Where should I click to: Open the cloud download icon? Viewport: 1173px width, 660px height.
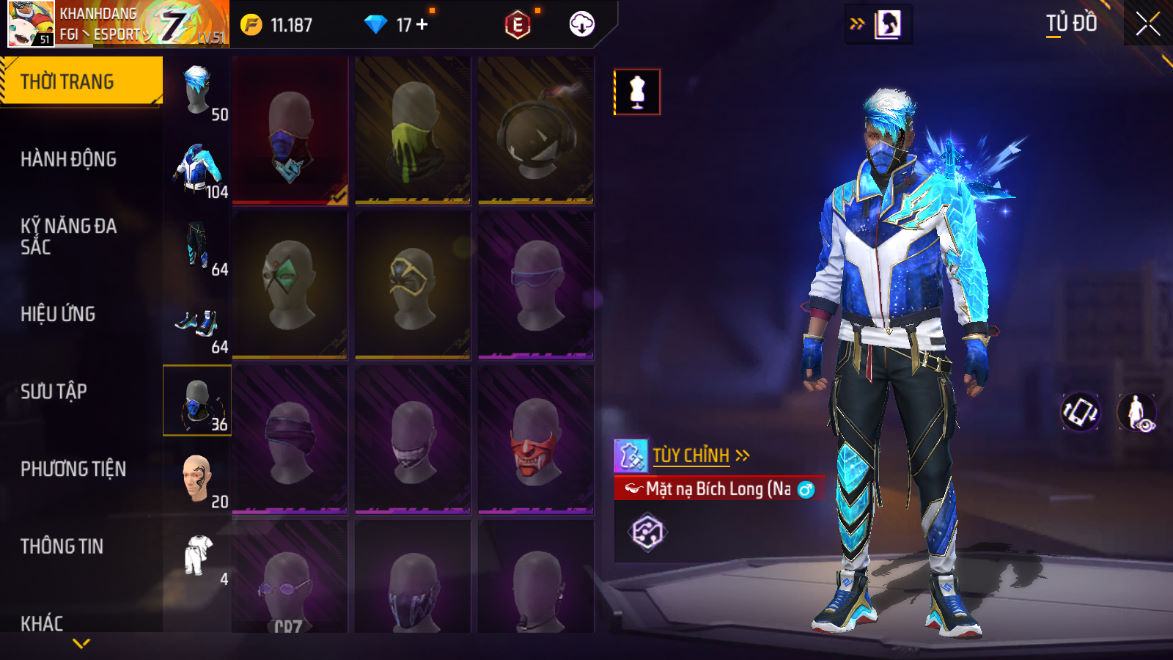582,25
